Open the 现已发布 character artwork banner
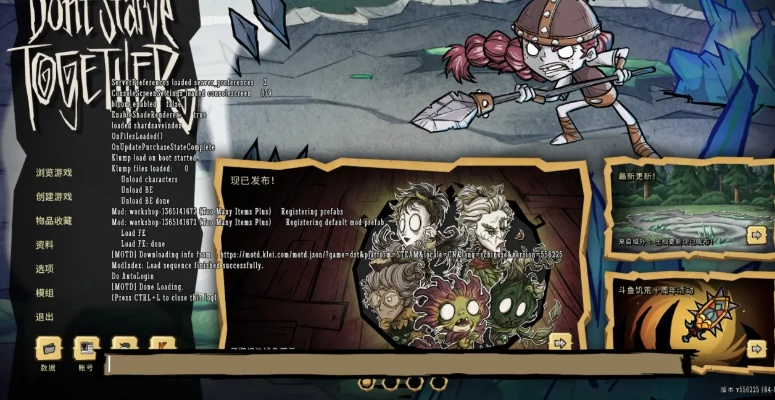775x400 pixels. (440, 265)
